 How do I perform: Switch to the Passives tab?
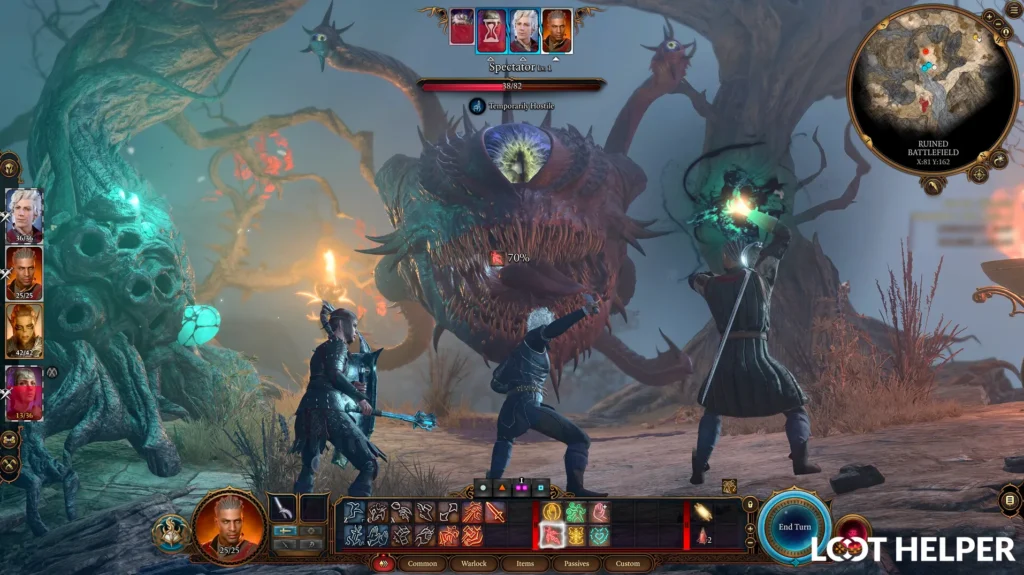pyautogui.click(x=576, y=564)
